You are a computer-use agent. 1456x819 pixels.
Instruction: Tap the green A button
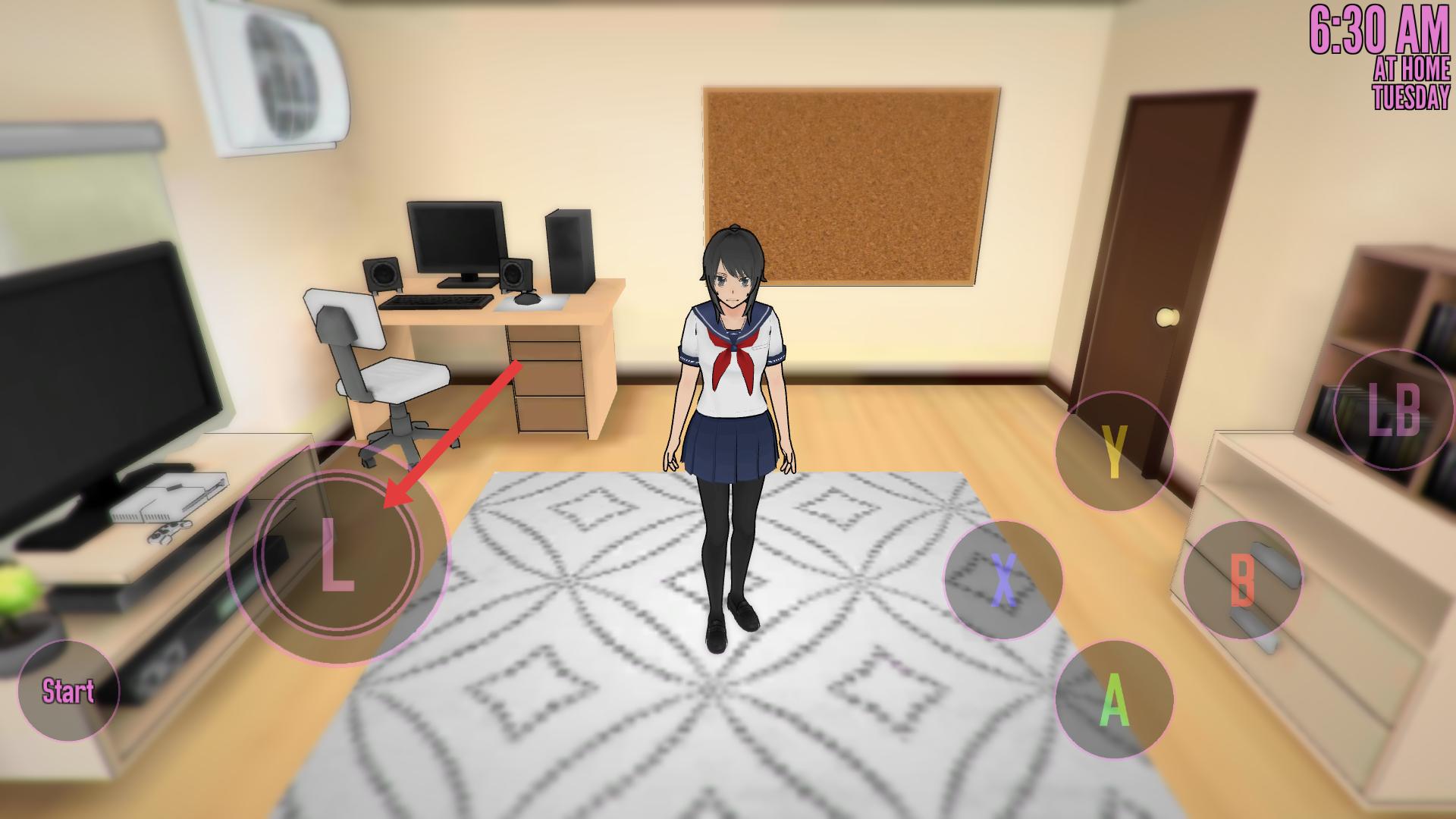click(1114, 700)
